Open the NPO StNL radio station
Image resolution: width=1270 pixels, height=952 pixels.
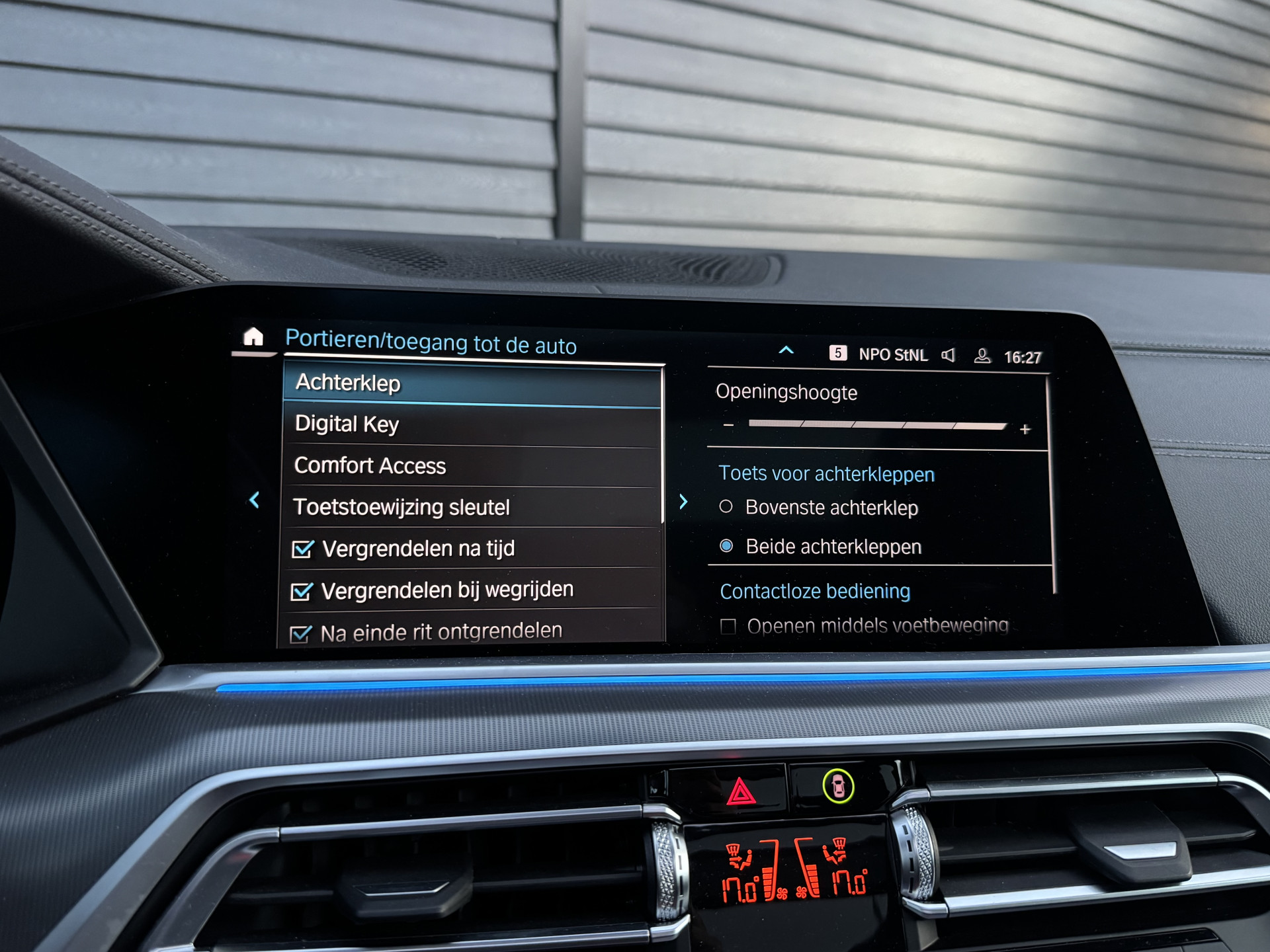coord(892,355)
